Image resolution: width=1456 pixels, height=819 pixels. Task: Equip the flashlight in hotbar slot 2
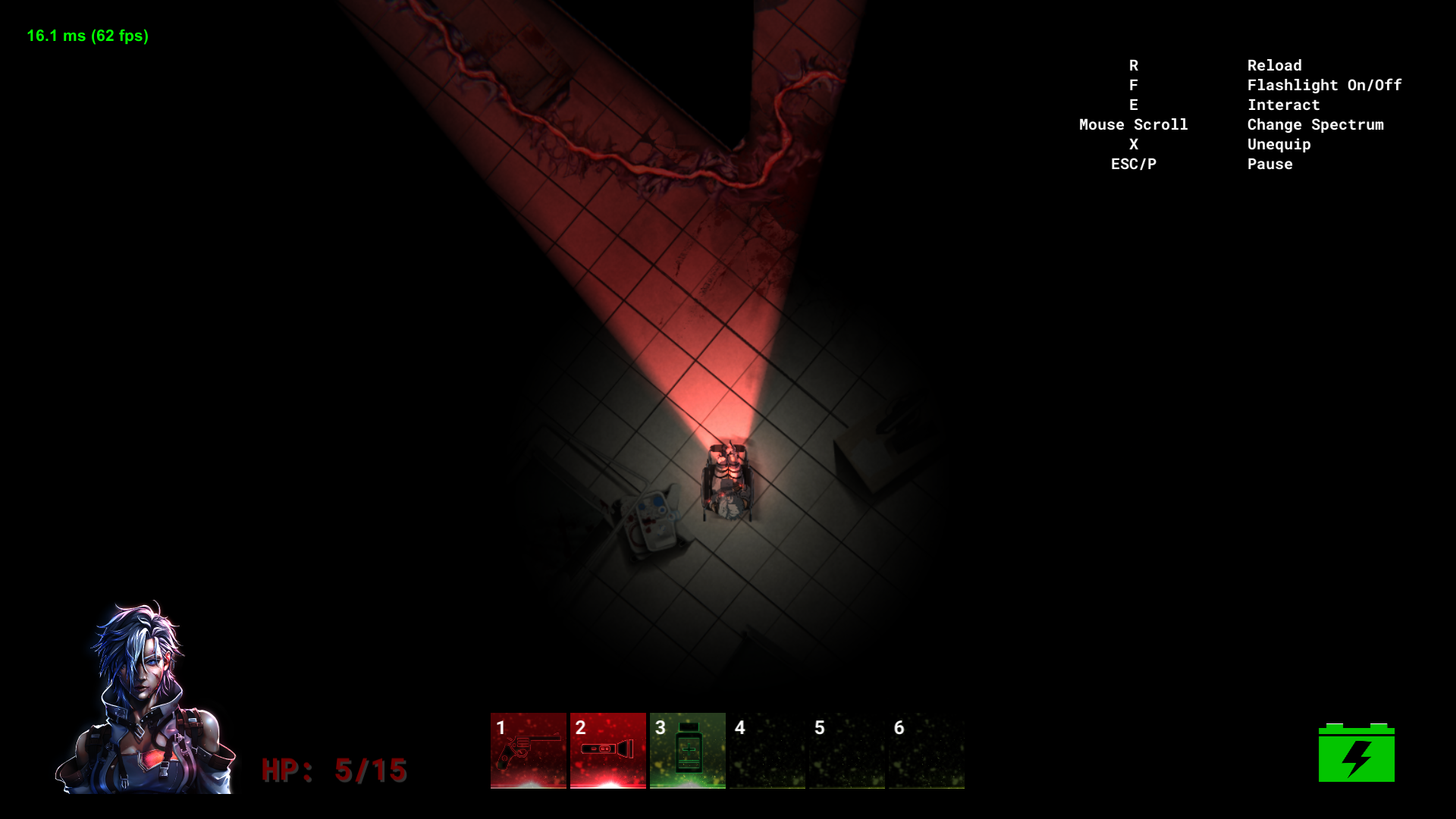tap(608, 750)
